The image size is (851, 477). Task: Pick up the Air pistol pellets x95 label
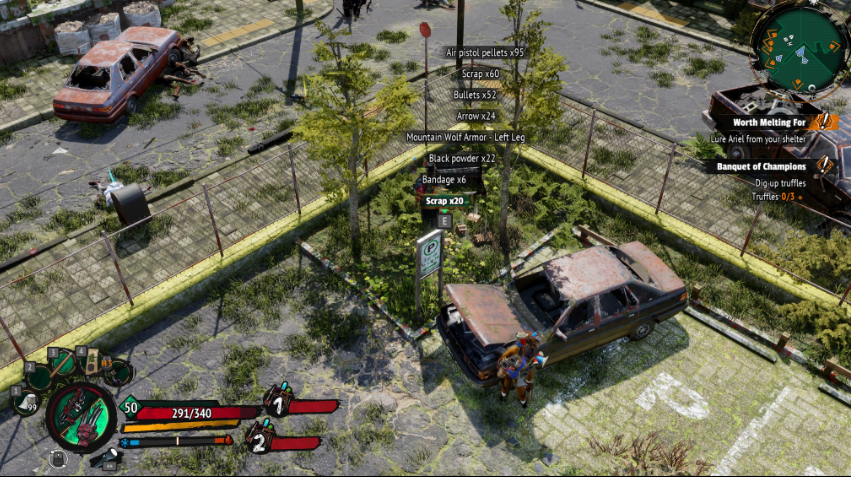(x=484, y=52)
